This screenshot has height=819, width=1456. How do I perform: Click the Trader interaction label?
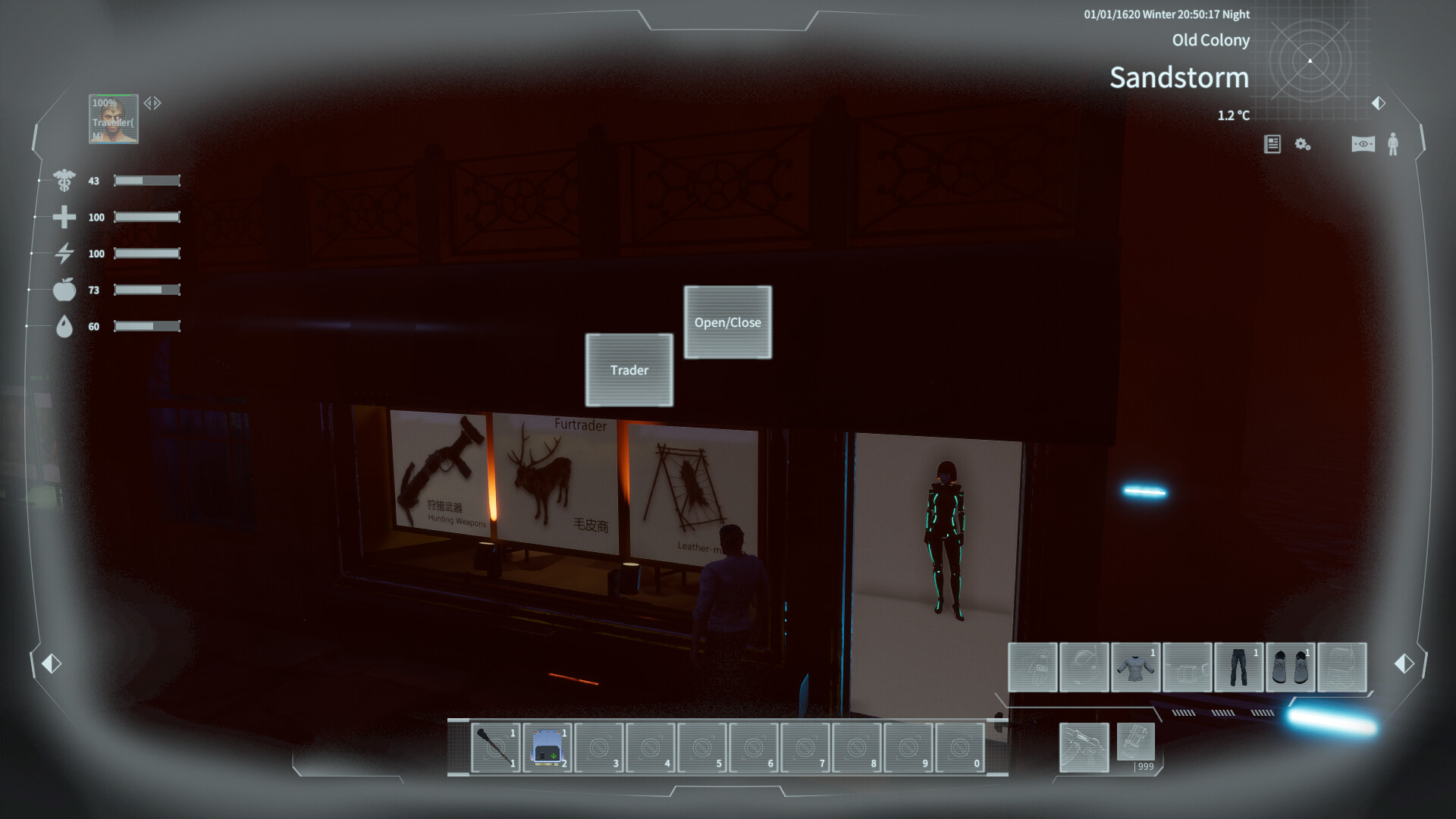[629, 370]
